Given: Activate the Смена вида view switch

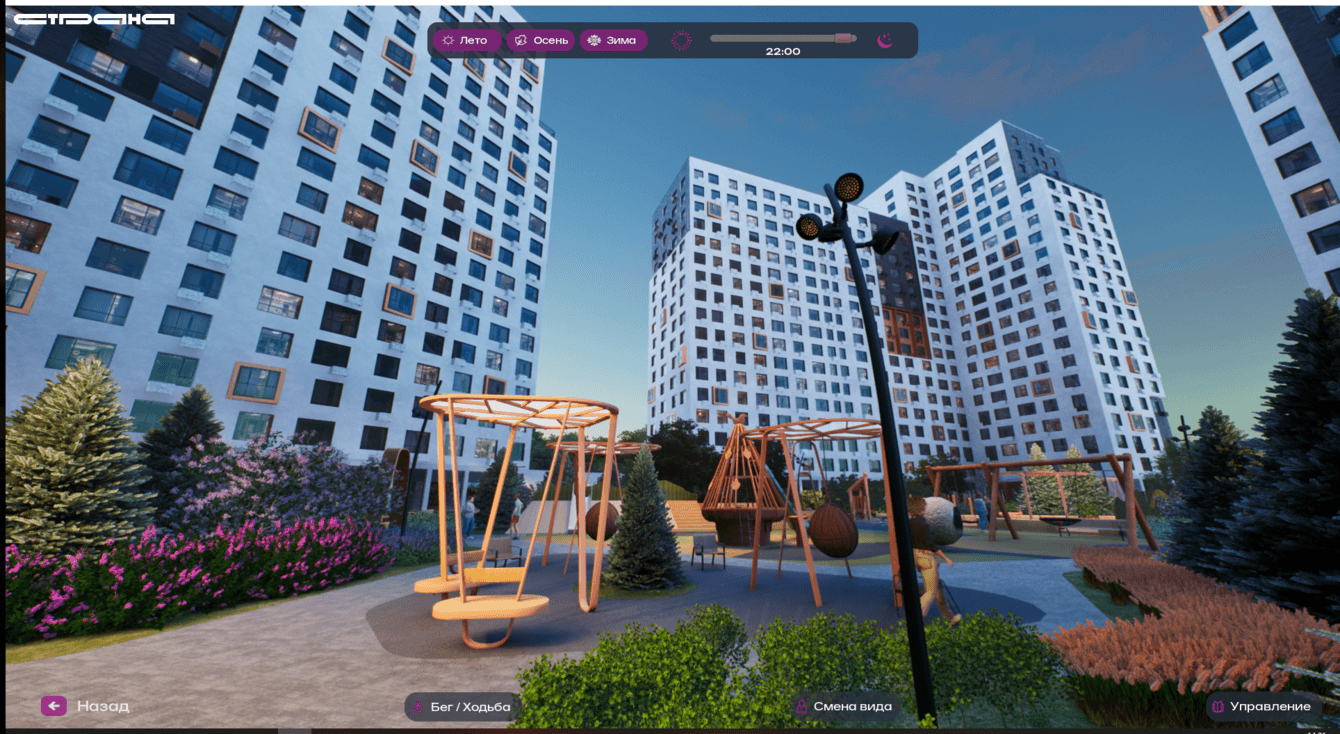Looking at the screenshot, I should (843, 707).
